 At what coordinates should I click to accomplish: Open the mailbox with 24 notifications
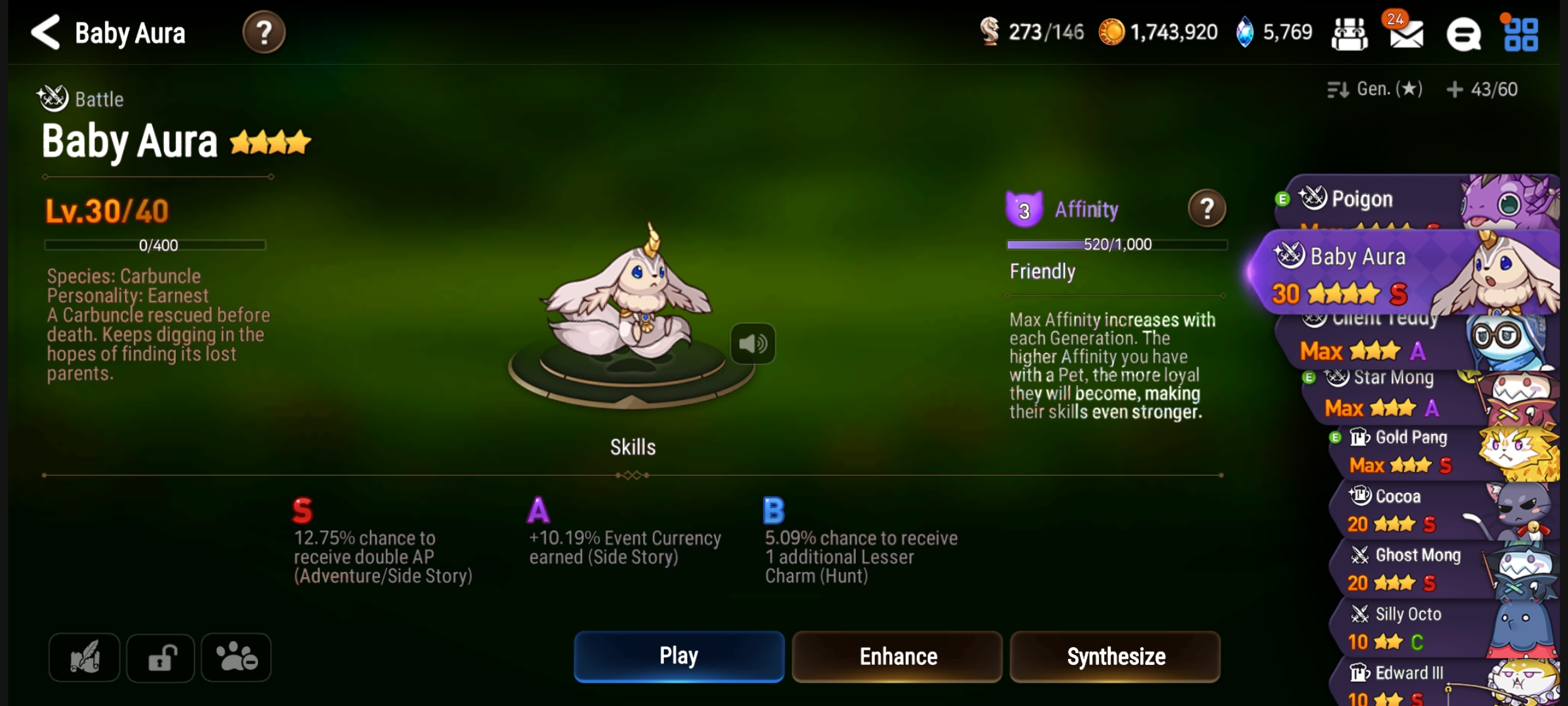tap(1405, 36)
